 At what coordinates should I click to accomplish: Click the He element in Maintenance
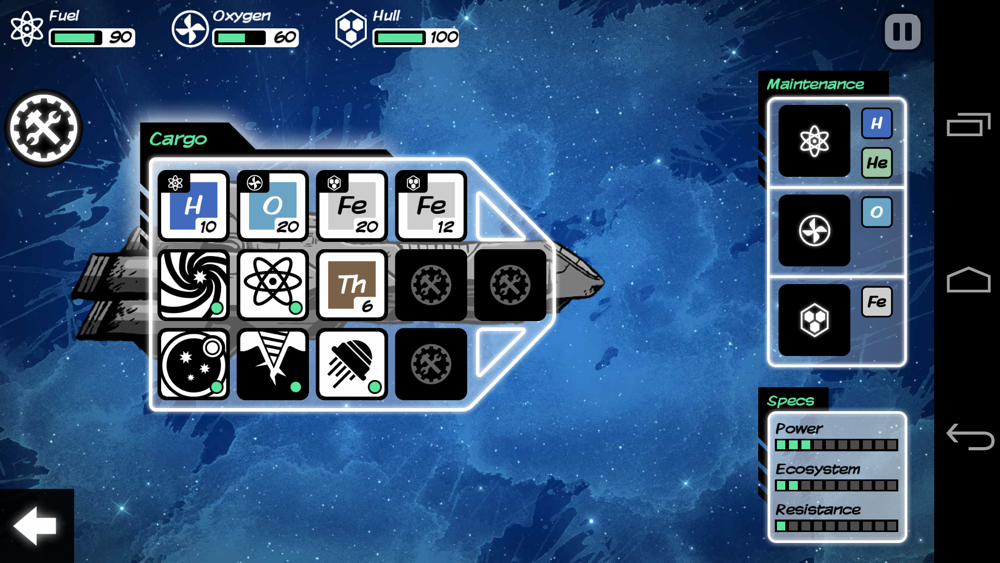[877, 162]
